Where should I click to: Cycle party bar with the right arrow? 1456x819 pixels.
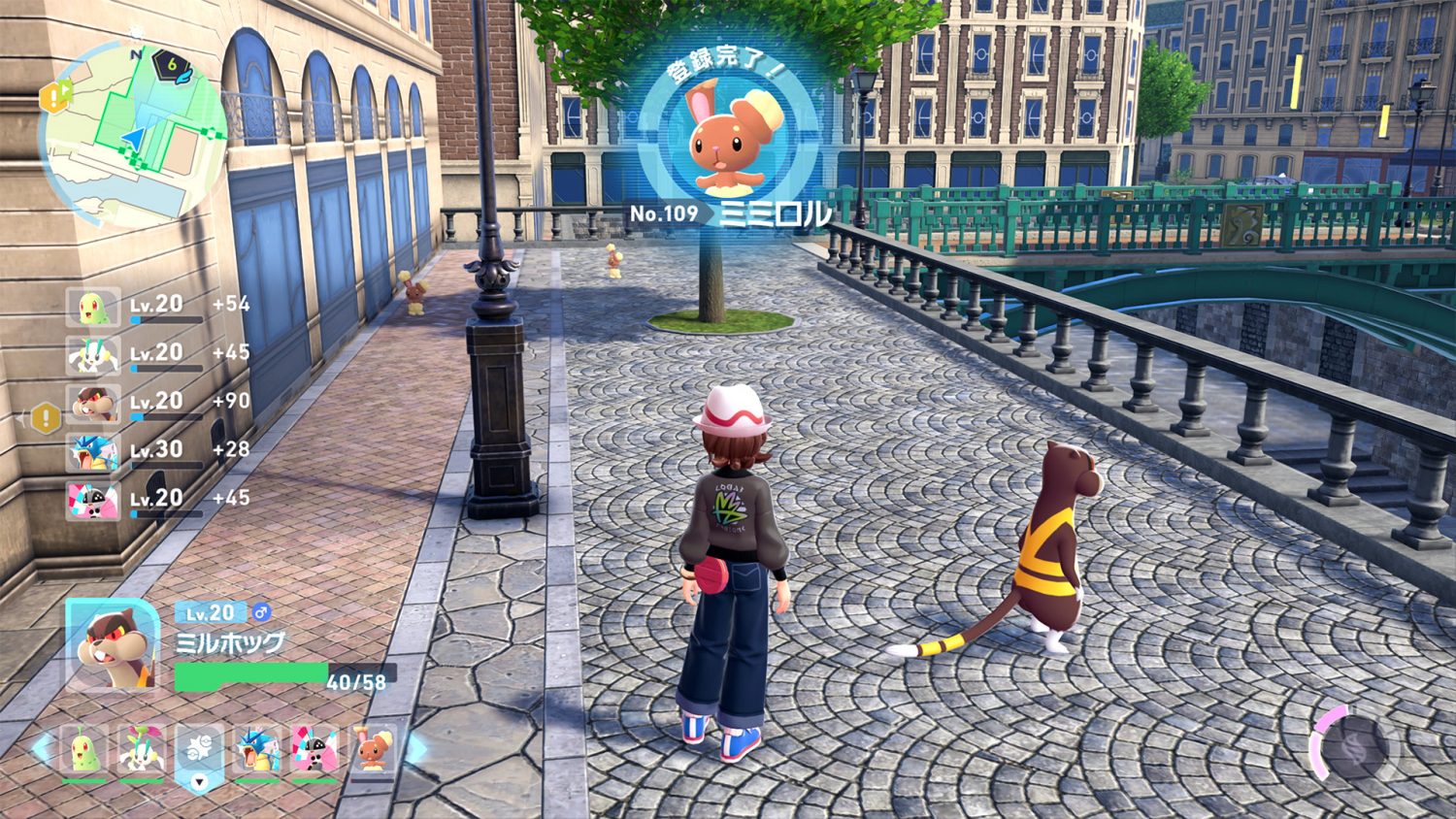(x=414, y=748)
